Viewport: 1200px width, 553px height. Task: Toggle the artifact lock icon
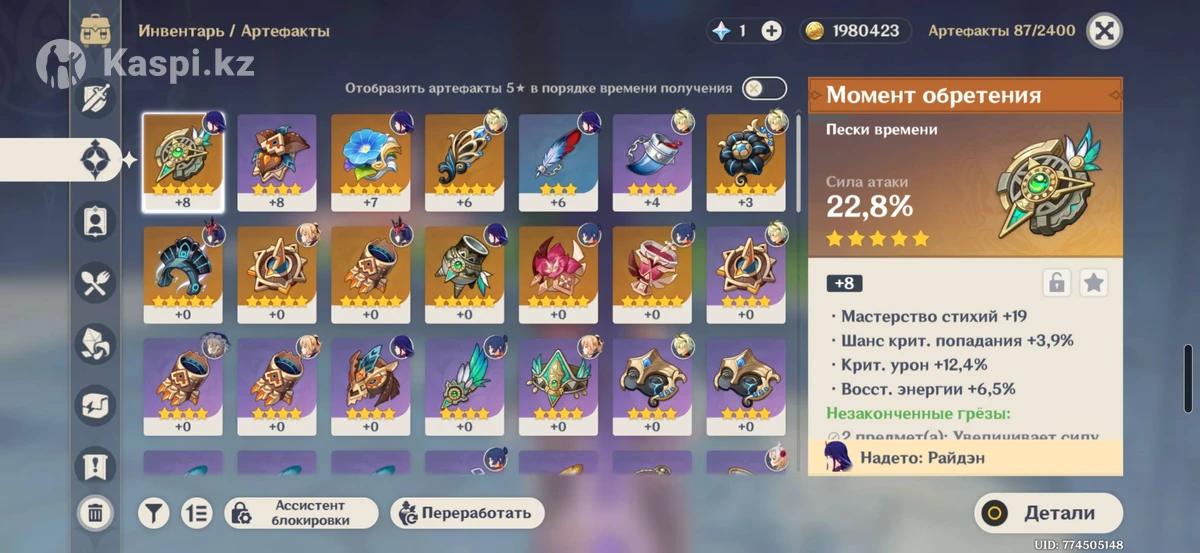pos(1056,283)
